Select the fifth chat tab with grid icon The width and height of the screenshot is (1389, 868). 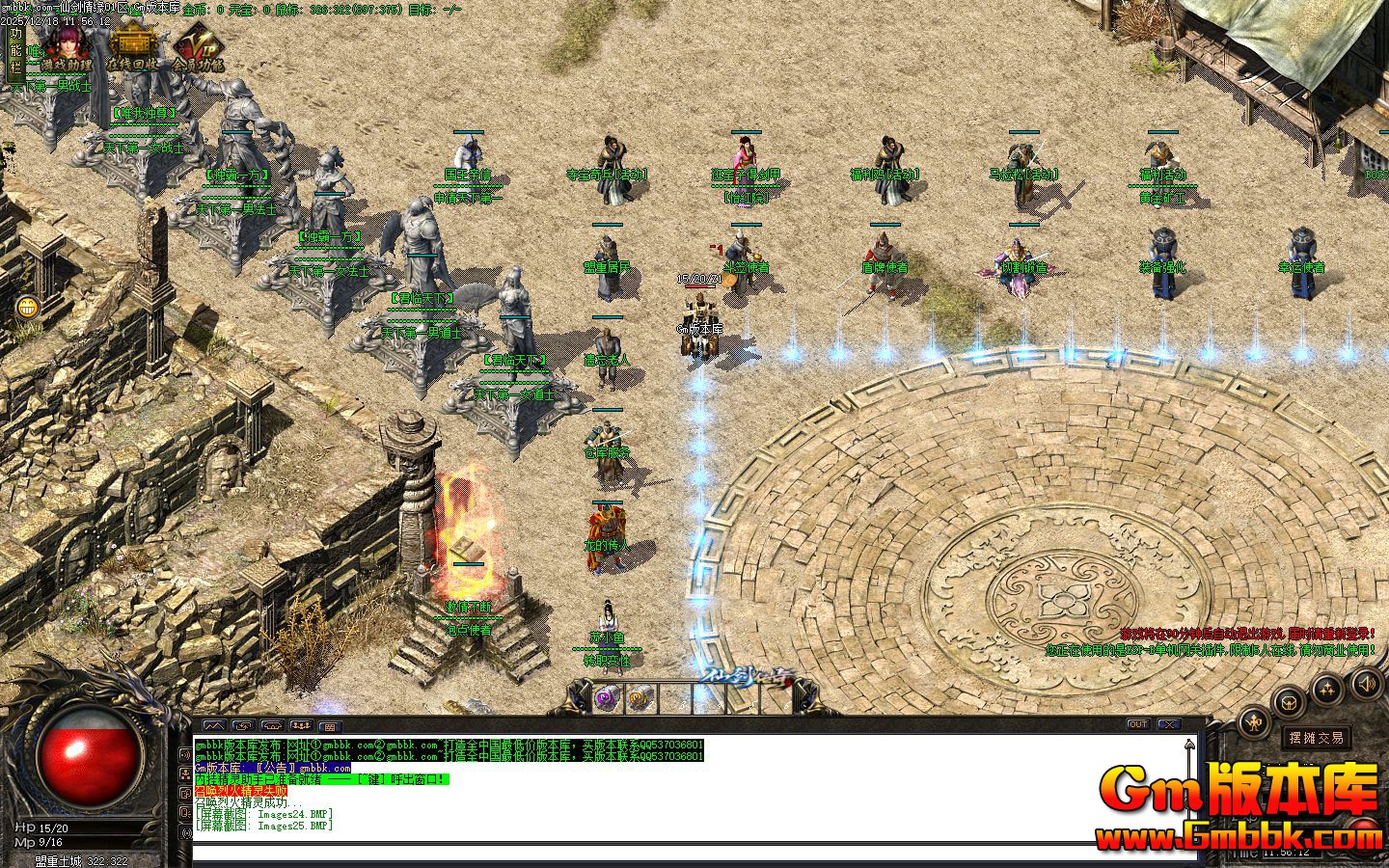click(329, 726)
